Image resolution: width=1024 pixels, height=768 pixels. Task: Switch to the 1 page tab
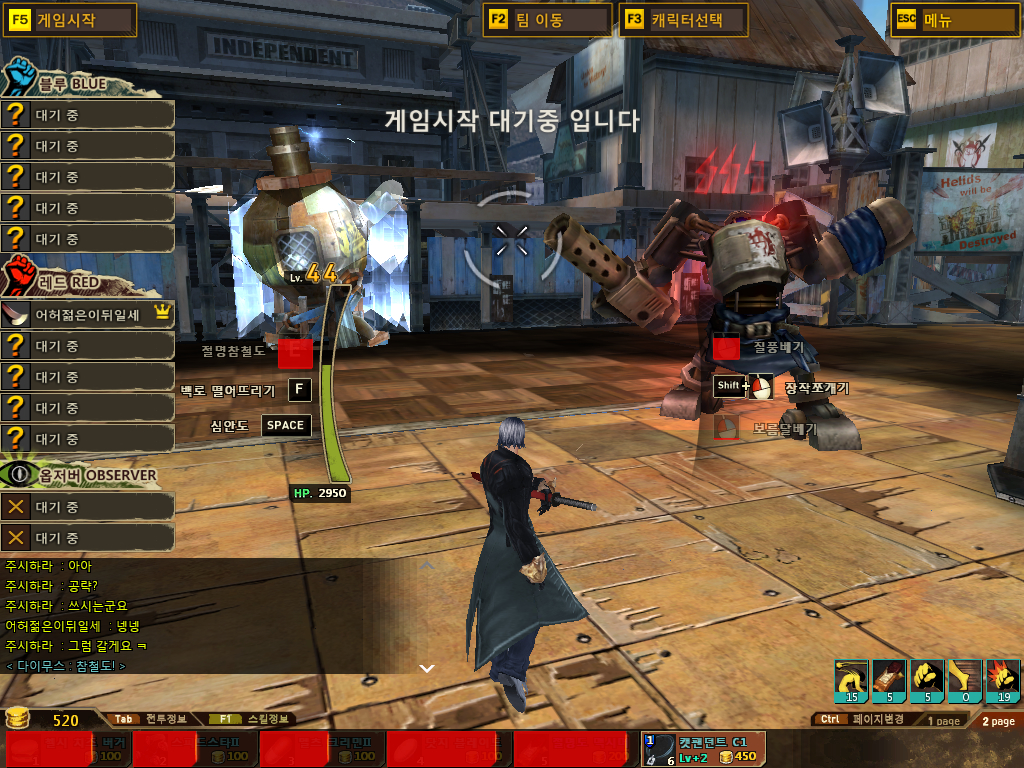pos(943,721)
